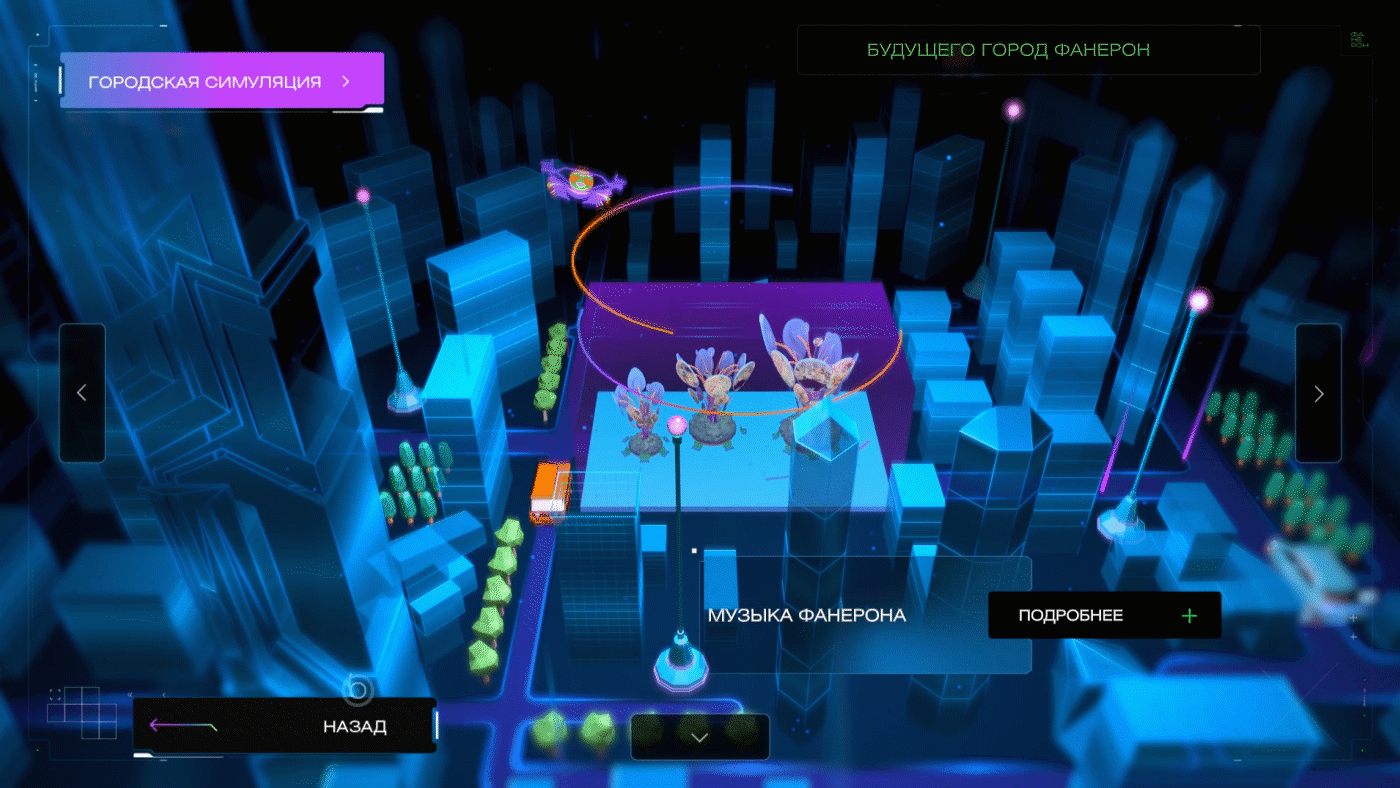Expand the bottom down-chevron panel
The height and width of the screenshot is (788, 1400).
coord(700,737)
